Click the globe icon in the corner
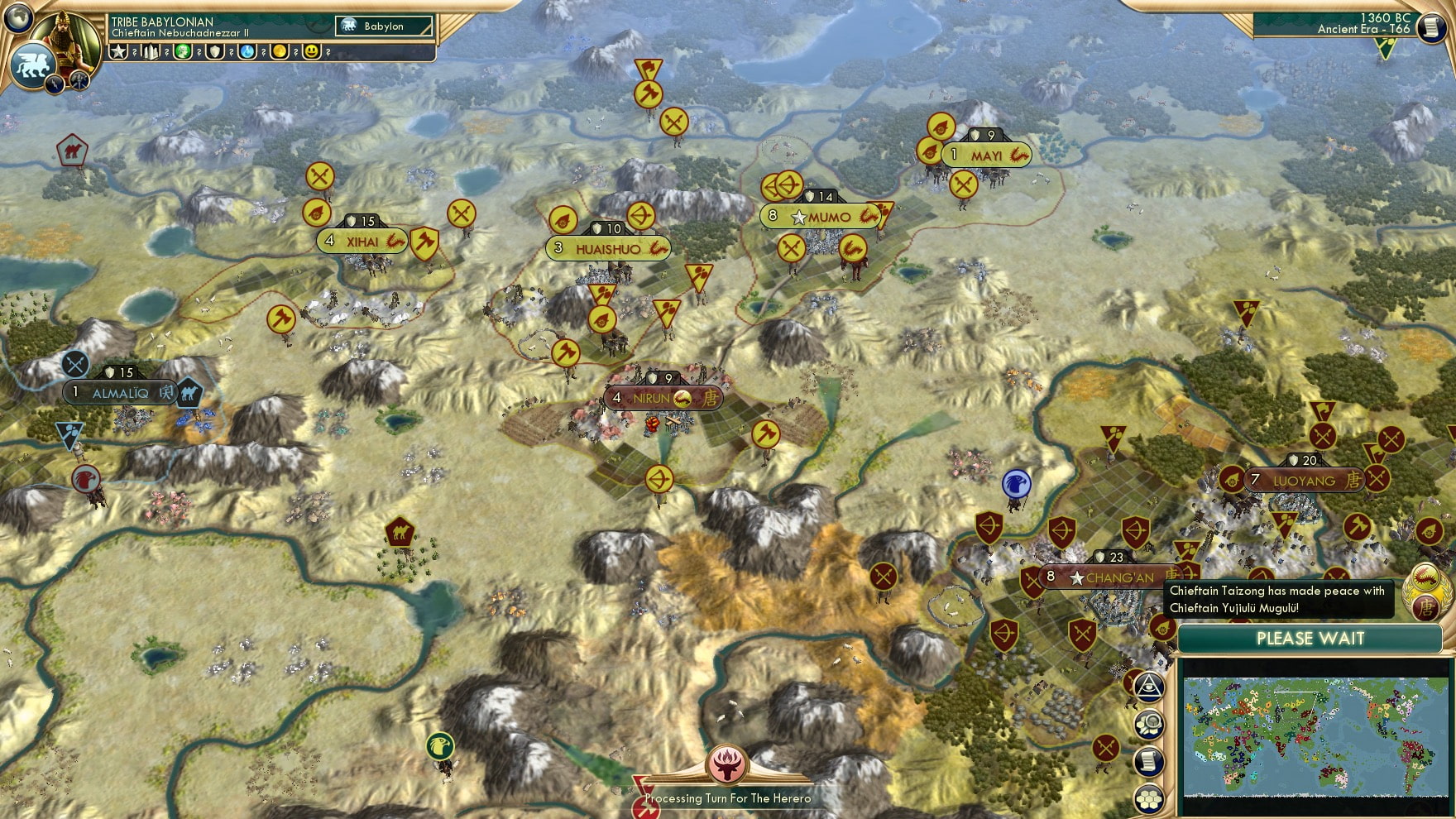The width and height of the screenshot is (1456, 819). click(18, 17)
